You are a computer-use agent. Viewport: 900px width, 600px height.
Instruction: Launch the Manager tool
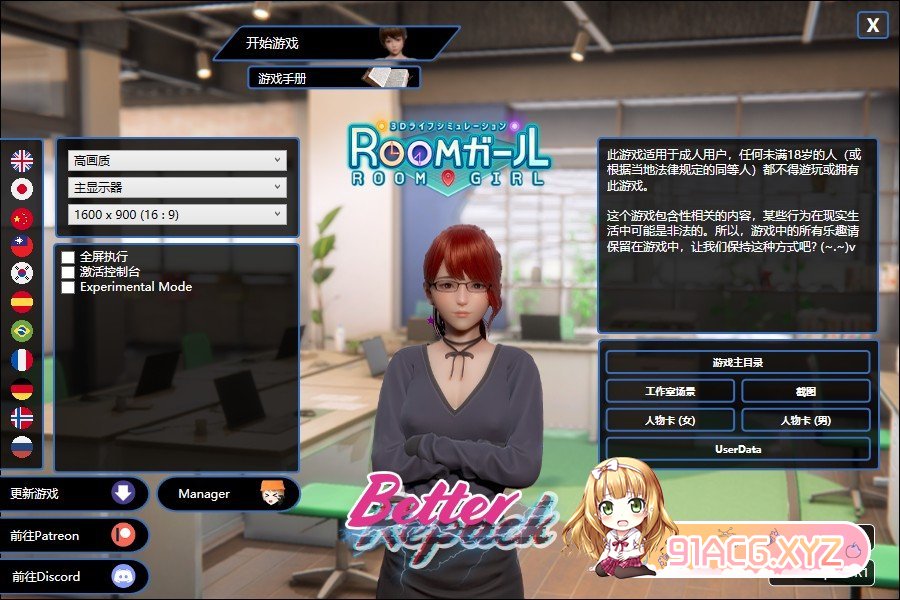click(228, 494)
